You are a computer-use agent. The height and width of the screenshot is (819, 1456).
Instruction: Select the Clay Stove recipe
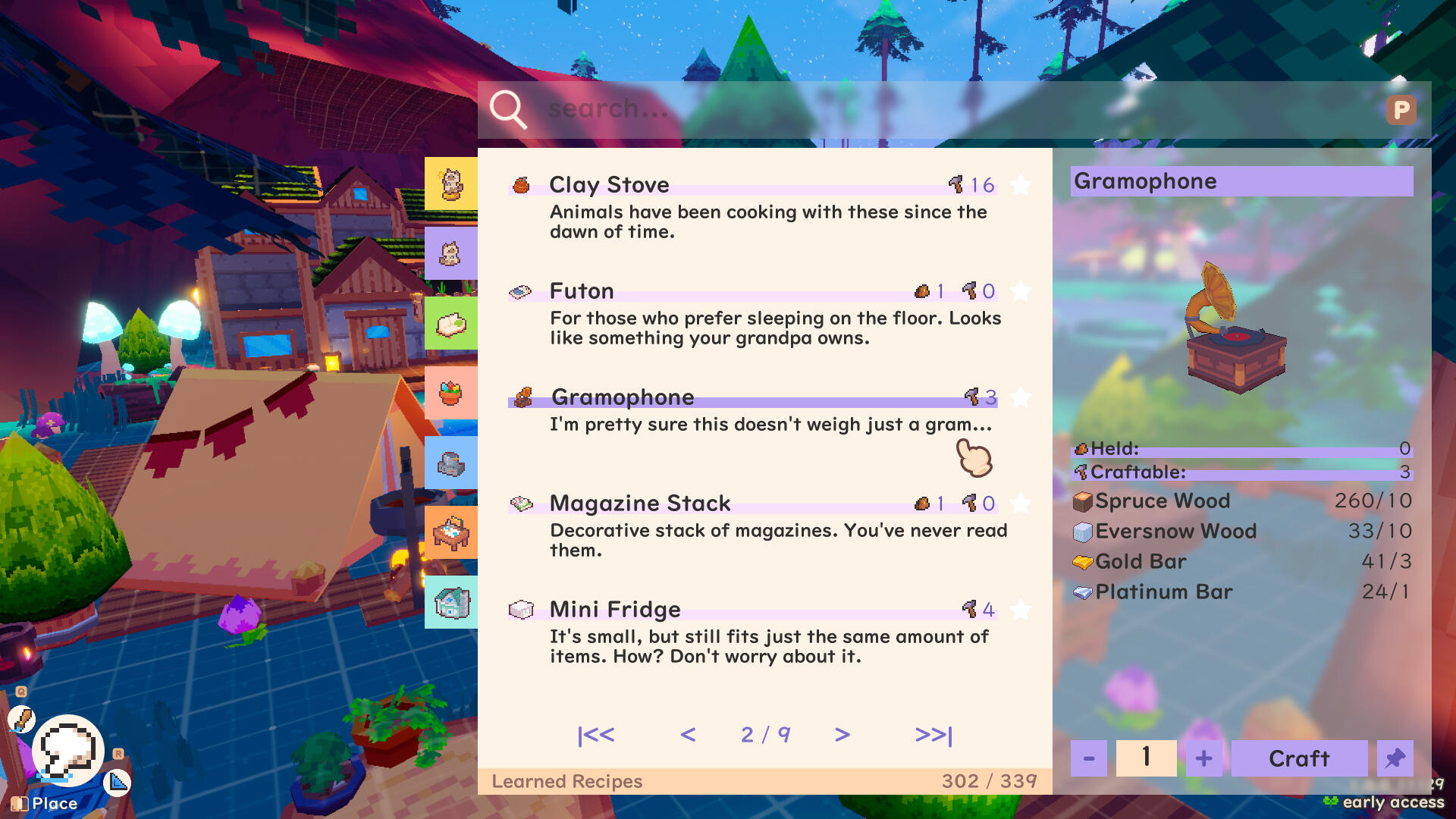point(758,206)
